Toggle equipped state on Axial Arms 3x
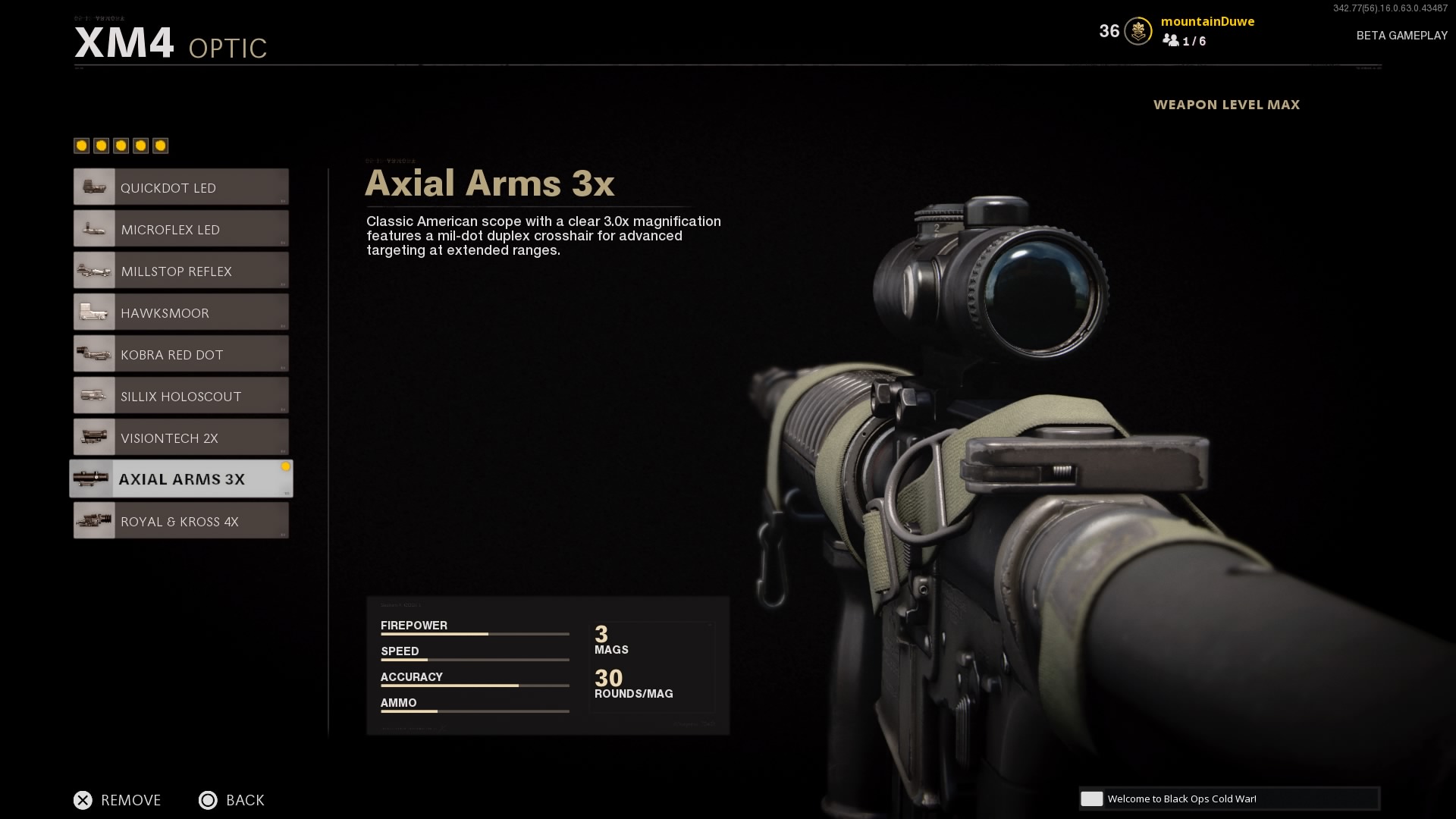Screen dimensions: 1456x819 pos(287,468)
